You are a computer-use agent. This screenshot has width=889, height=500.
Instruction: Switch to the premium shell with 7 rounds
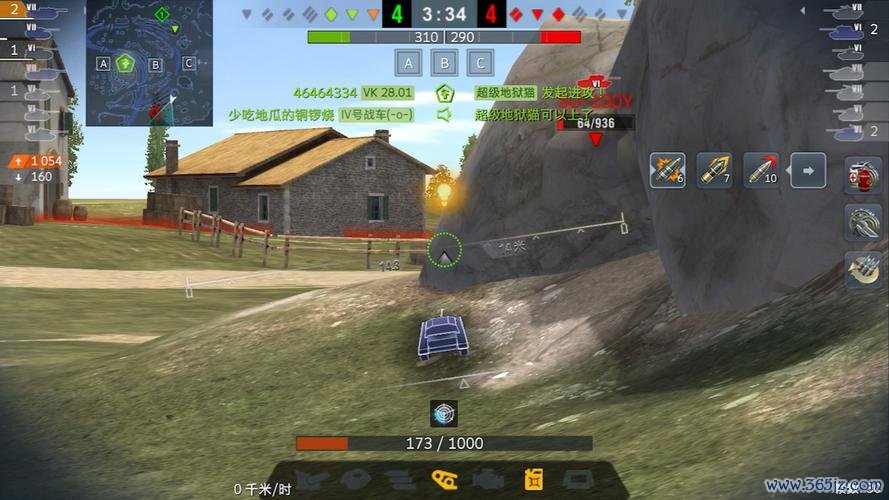tap(714, 170)
